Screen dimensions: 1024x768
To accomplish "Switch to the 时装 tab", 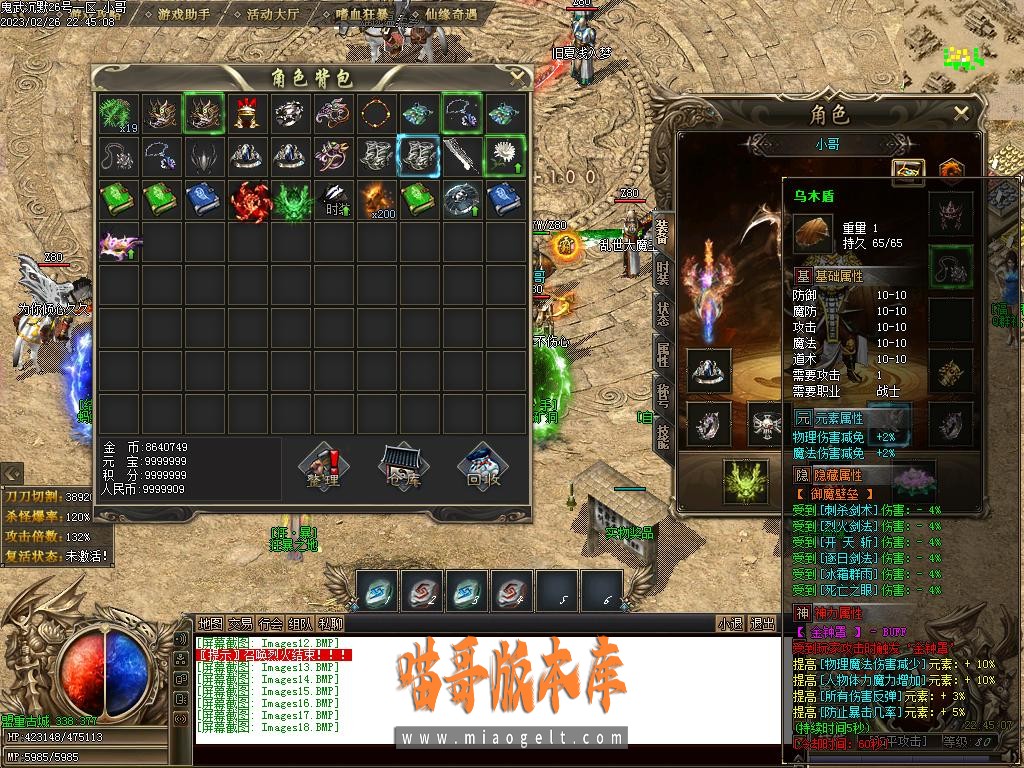I will click(662, 270).
